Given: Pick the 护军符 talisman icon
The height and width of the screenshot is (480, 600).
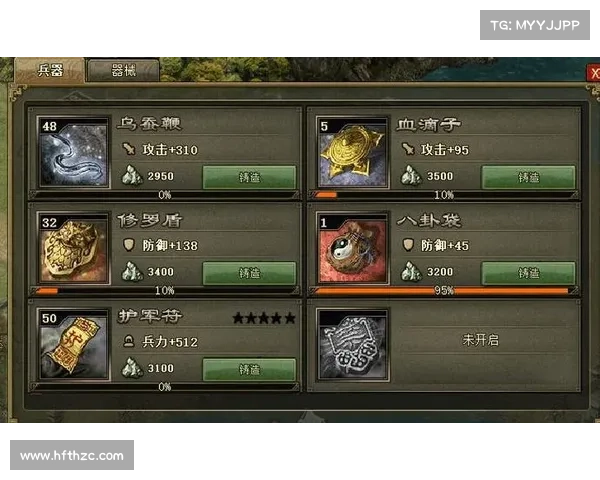Looking at the screenshot, I should coord(73,346).
